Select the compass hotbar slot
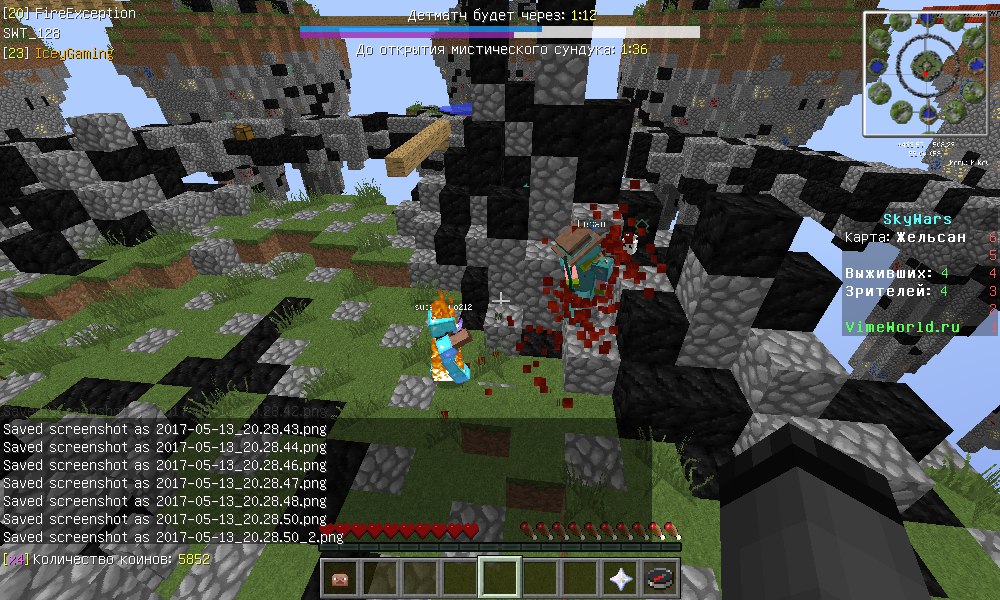Viewport: 1000px width, 600px height. click(x=659, y=579)
